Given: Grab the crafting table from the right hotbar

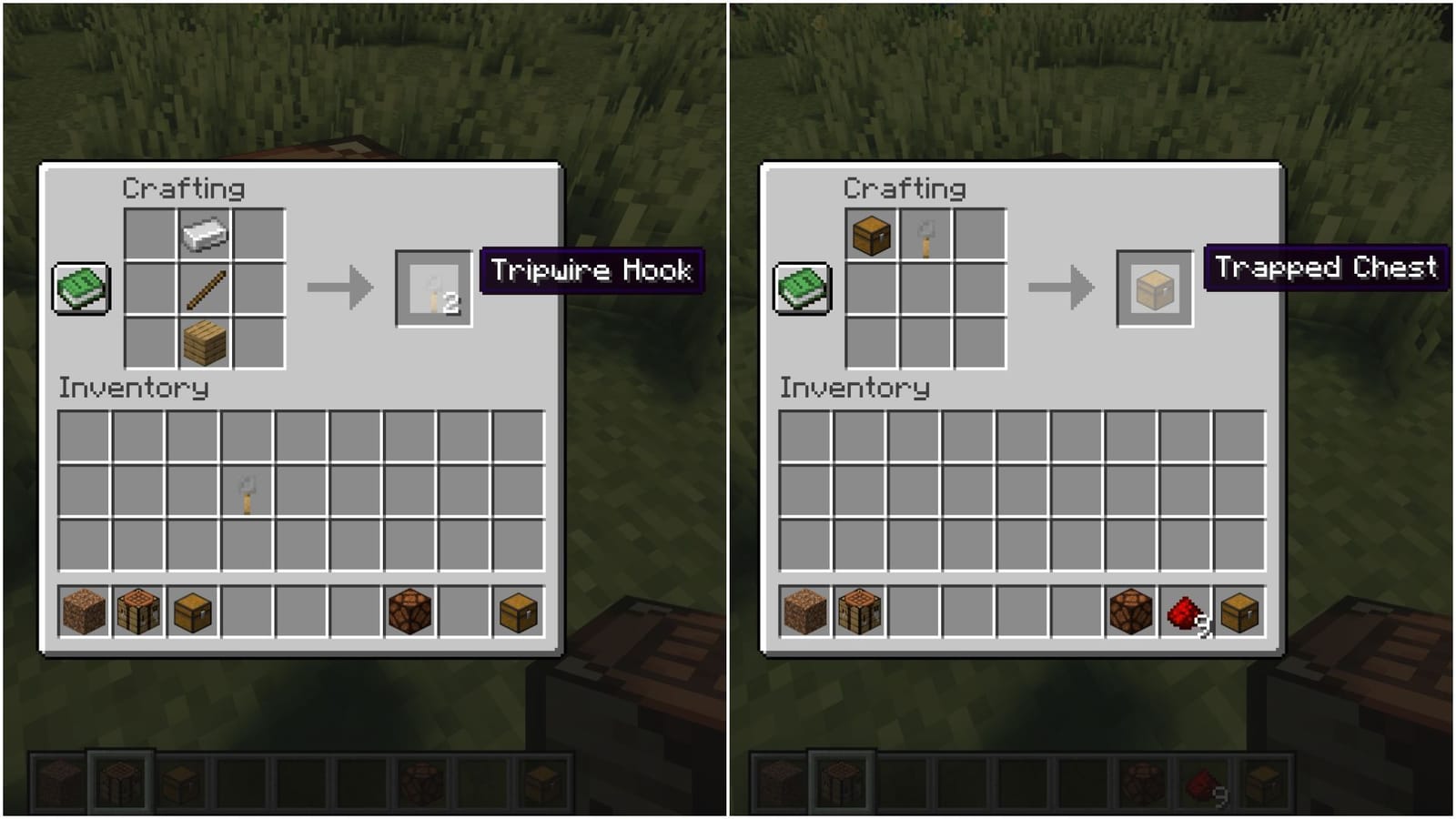Looking at the screenshot, I should (858, 611).
